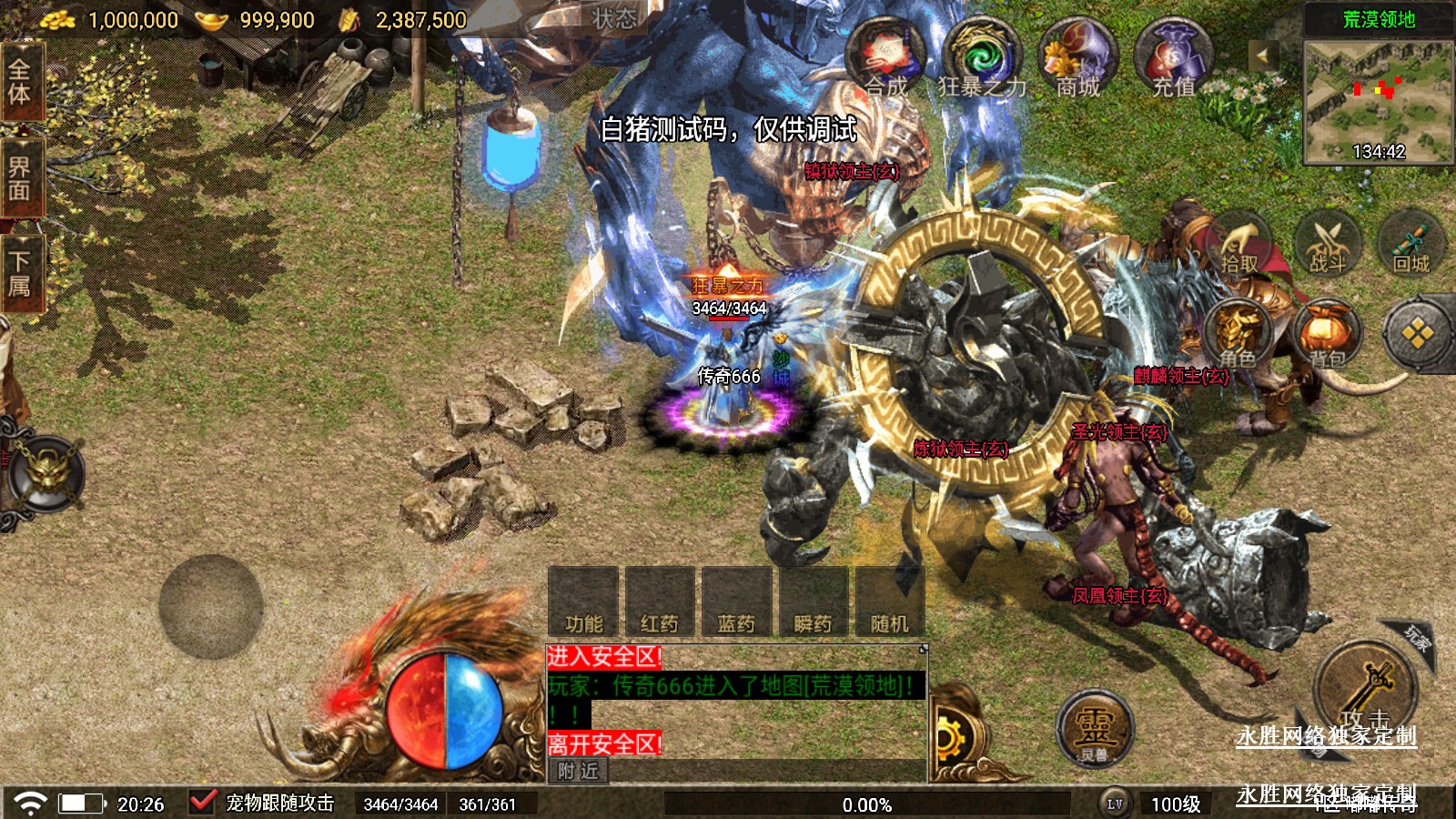Use the 红药 red potion slot
Viewport: 1456px width, 819px height.
point(660,602)
